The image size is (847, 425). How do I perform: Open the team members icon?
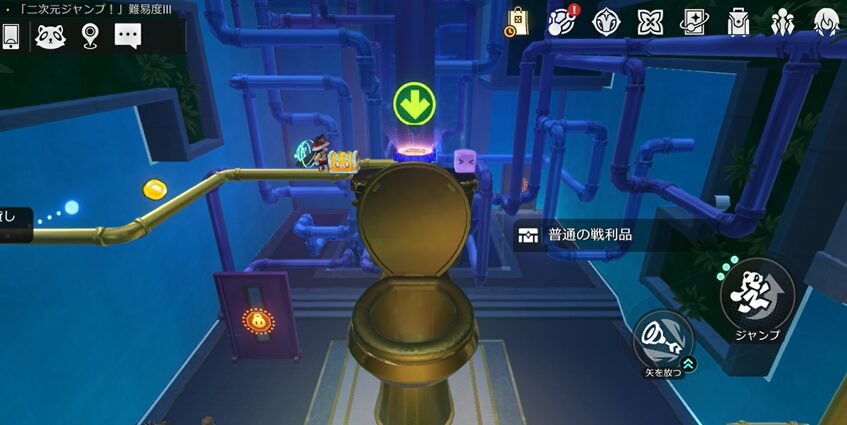(x=781, y=21)
